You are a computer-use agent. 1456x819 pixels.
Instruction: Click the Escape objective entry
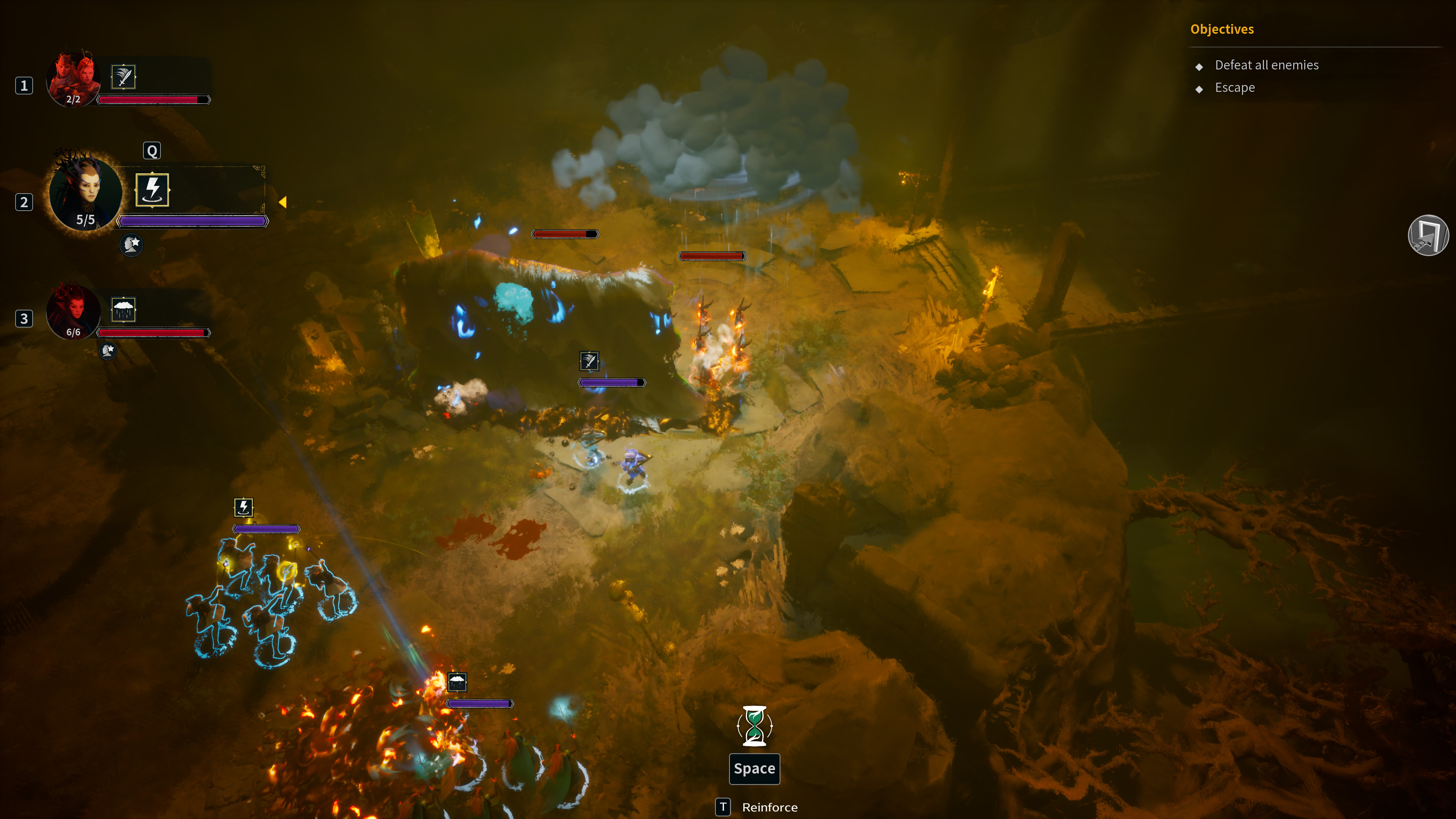click(1234, 88)
